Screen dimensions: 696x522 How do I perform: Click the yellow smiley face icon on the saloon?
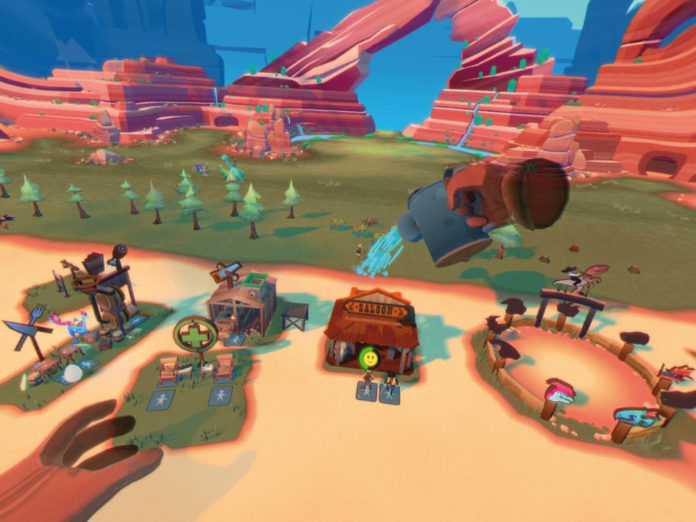point(370,357)
